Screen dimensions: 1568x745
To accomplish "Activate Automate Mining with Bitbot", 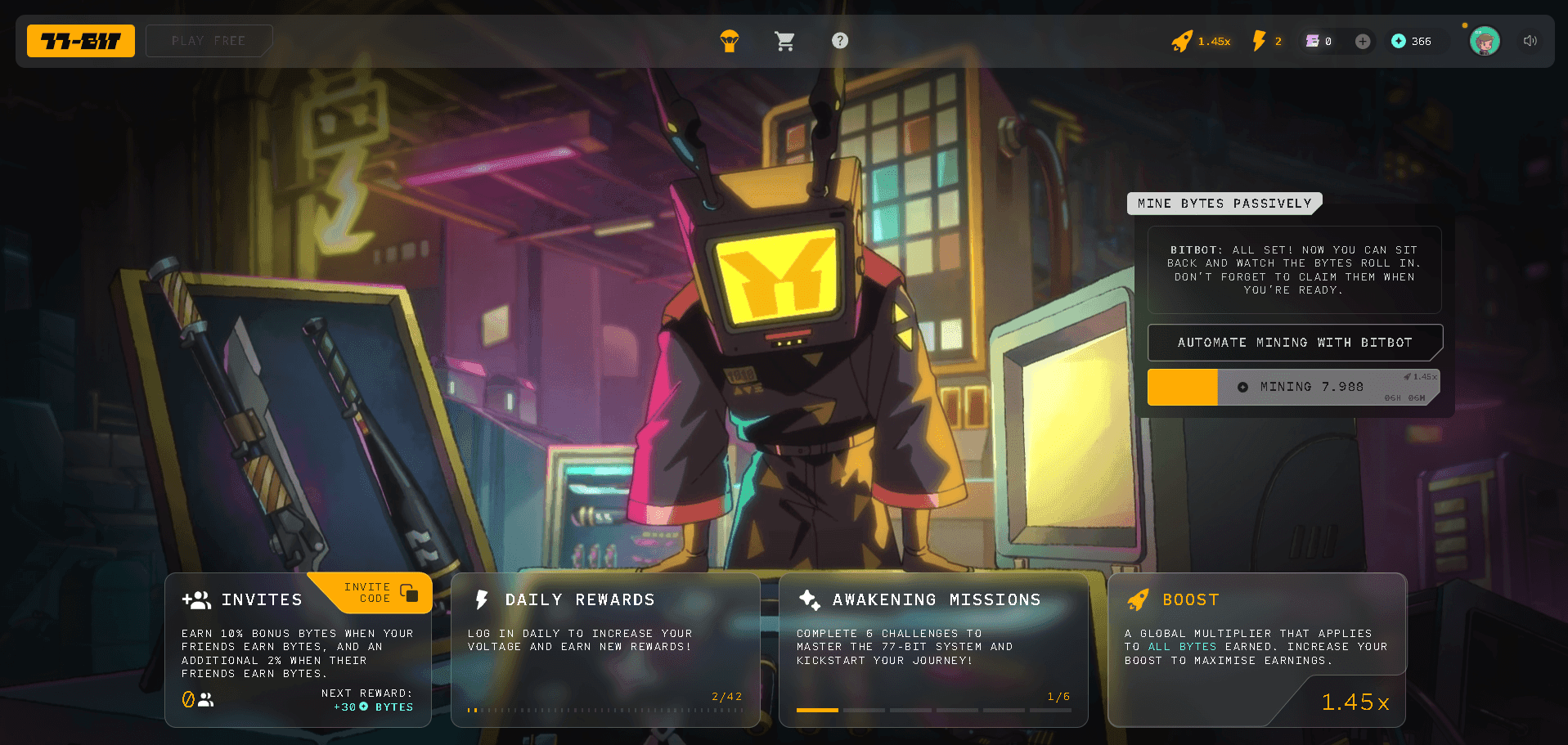I will tap(1294, 343).
